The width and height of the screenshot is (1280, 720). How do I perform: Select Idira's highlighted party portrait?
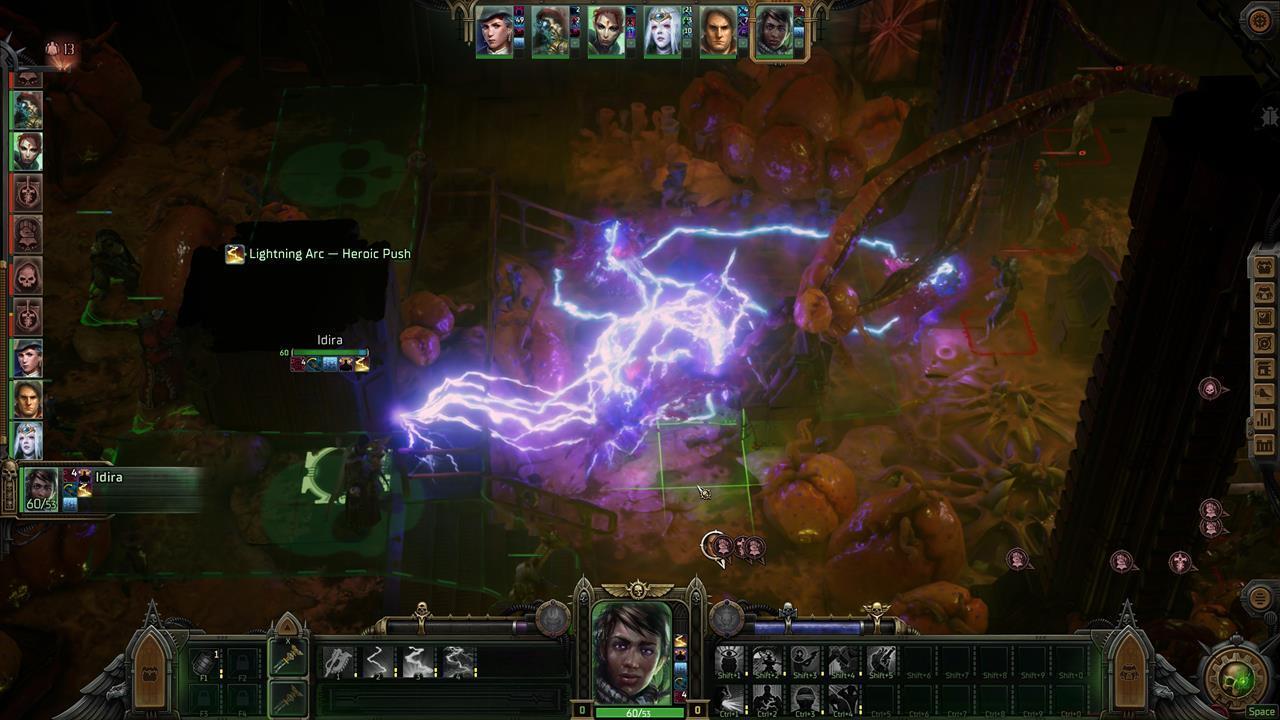(x=774, y=32)
